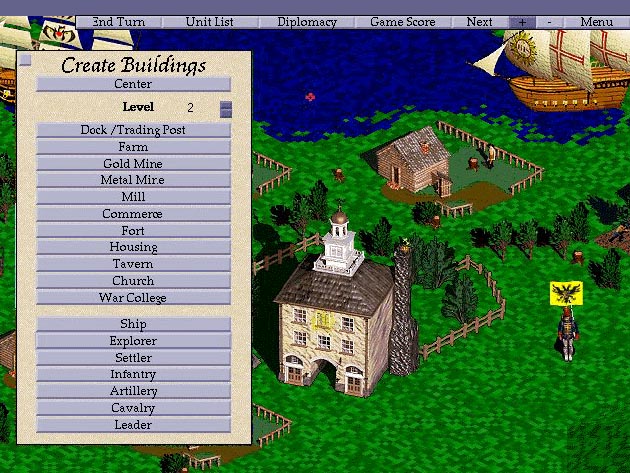End the current turn

pos(117,21)
